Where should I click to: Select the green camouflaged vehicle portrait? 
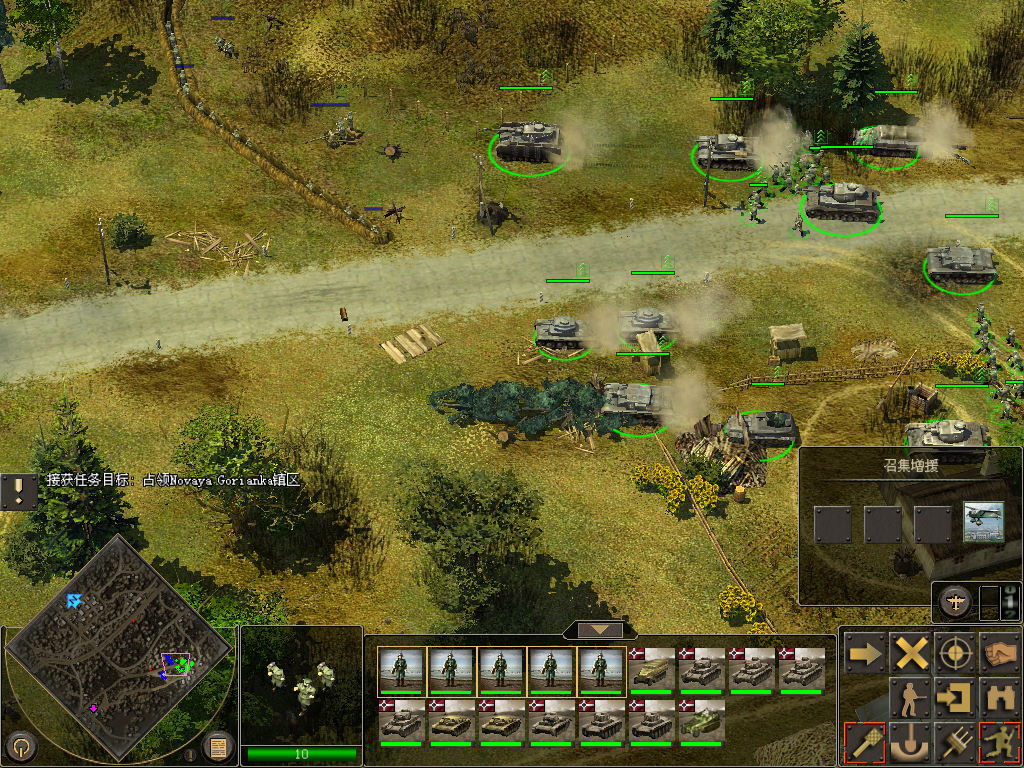702,721
